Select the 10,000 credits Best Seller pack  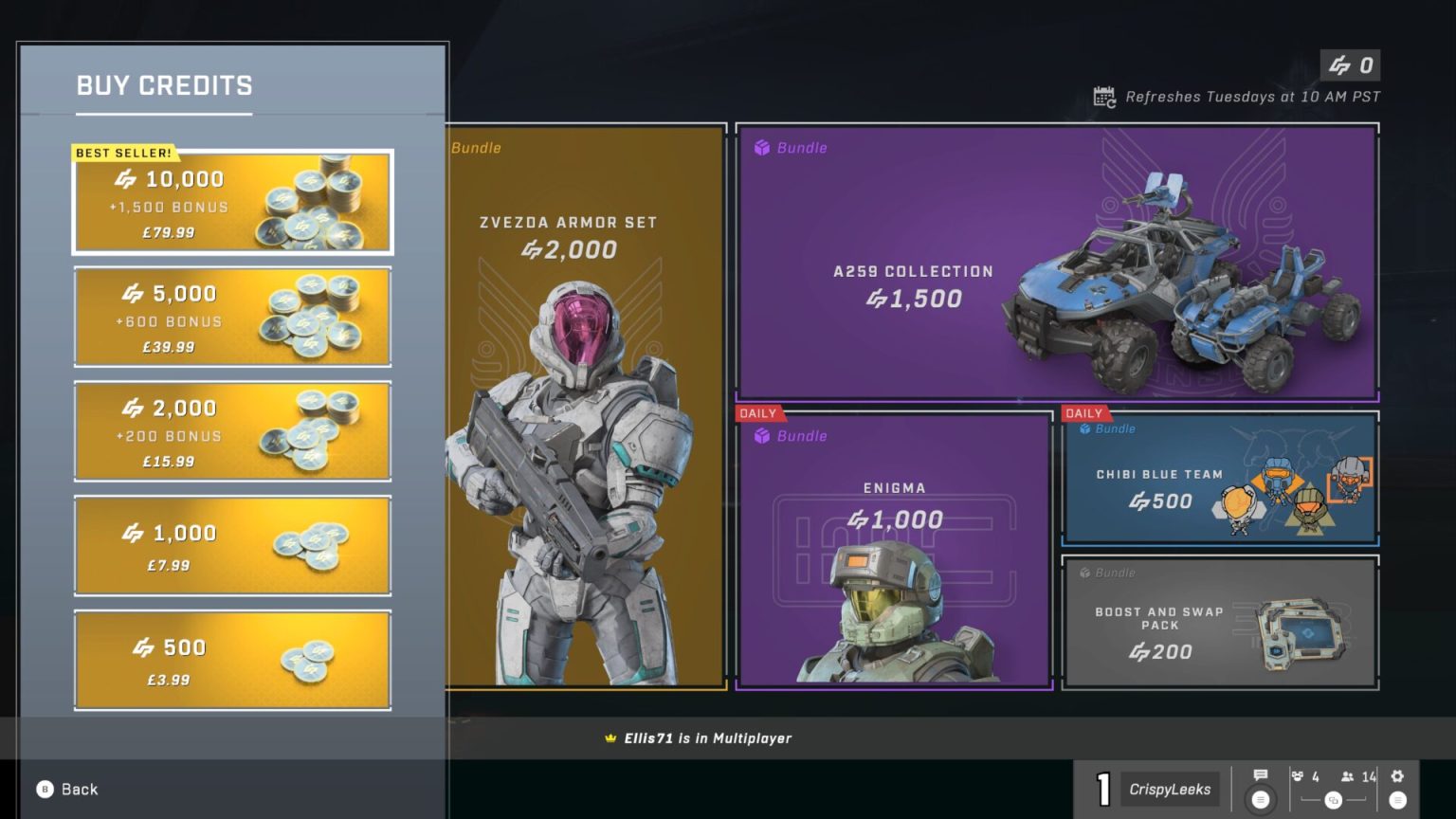[232, 202]
